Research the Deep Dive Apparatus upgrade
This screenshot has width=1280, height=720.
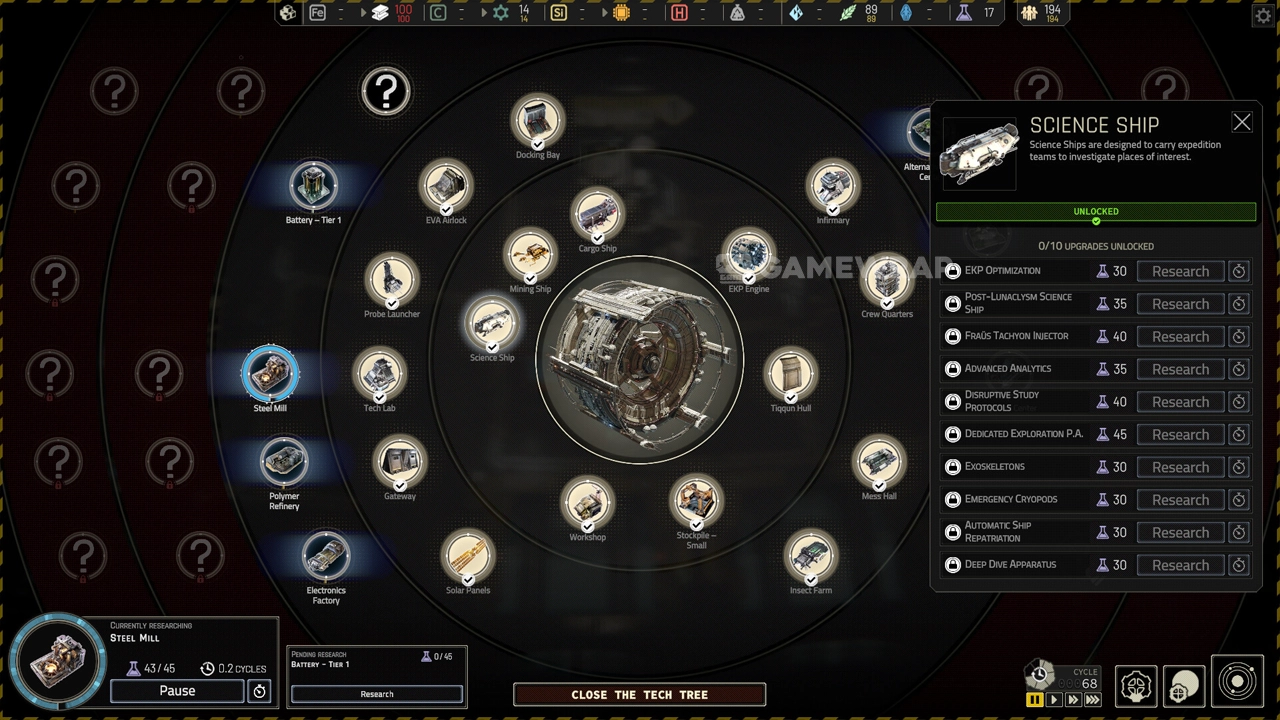pyautogui.click(x=1180, y=565)
